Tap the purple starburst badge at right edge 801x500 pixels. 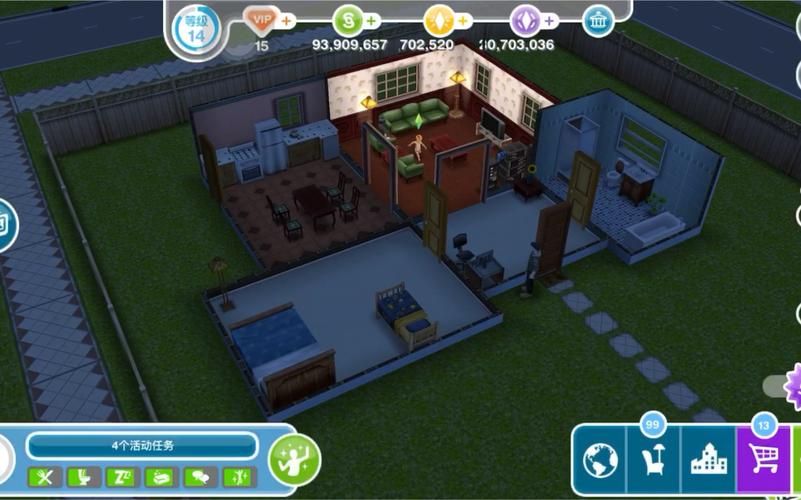tap(794, 383)
